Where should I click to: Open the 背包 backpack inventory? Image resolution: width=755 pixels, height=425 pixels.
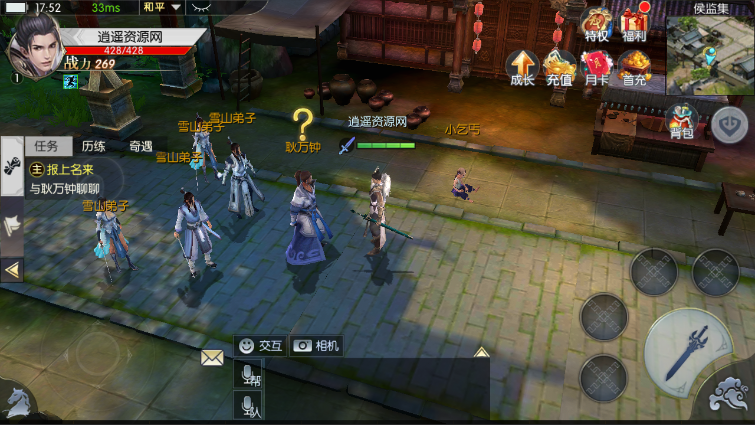point(681,120)
